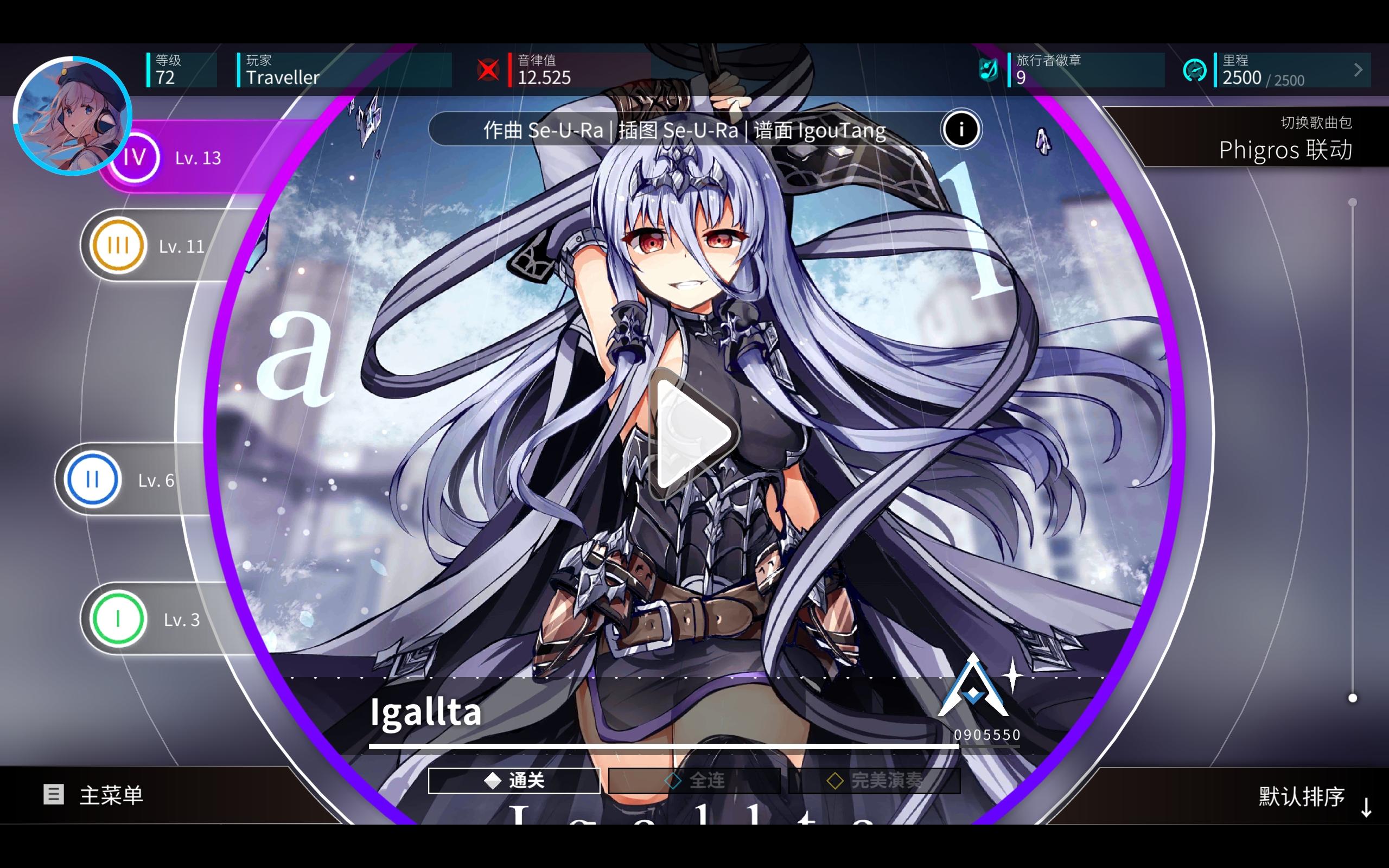
Task: Choose difficulty I Lv.3
Action: coord(118,620)
